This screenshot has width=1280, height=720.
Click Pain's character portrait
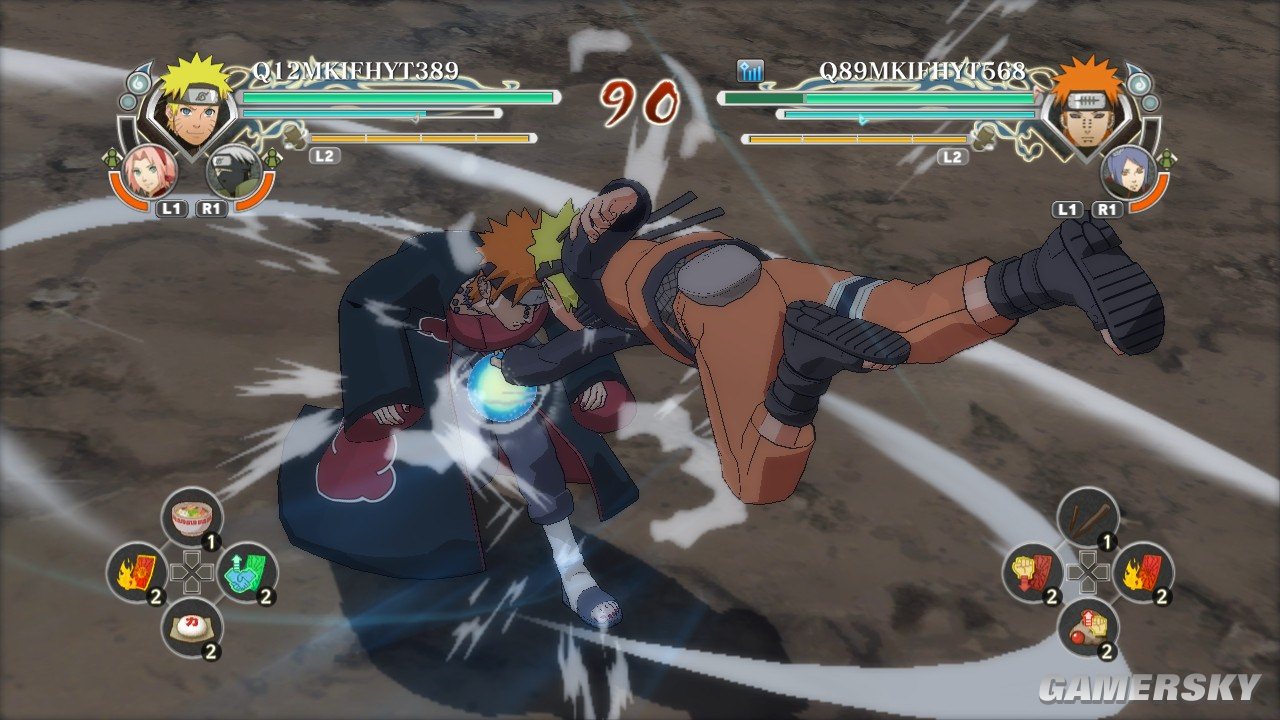[x=1089, y=105]
